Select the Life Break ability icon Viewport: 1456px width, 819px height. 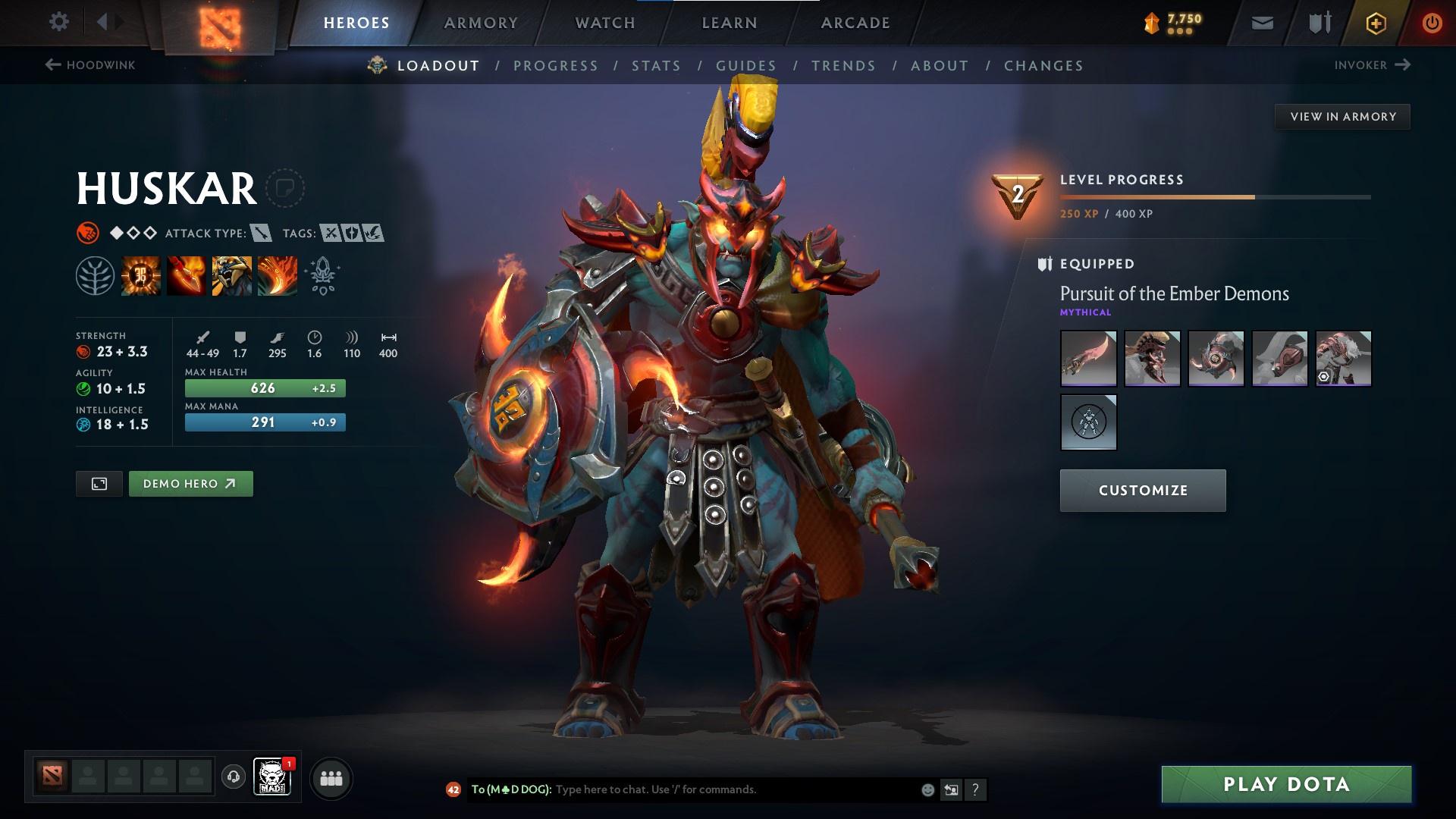[277, 275]
